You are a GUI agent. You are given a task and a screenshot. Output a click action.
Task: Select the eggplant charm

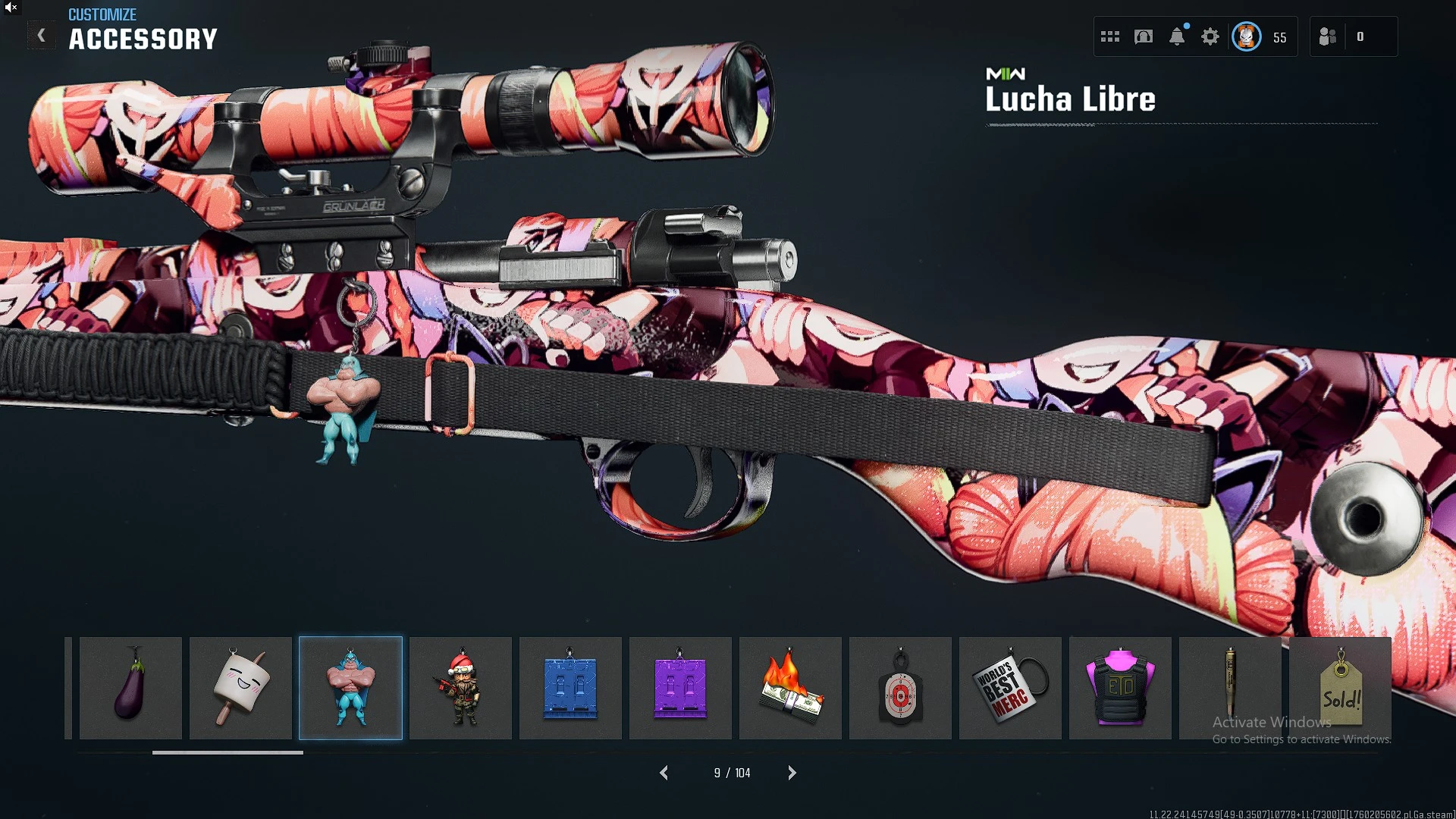130,688
